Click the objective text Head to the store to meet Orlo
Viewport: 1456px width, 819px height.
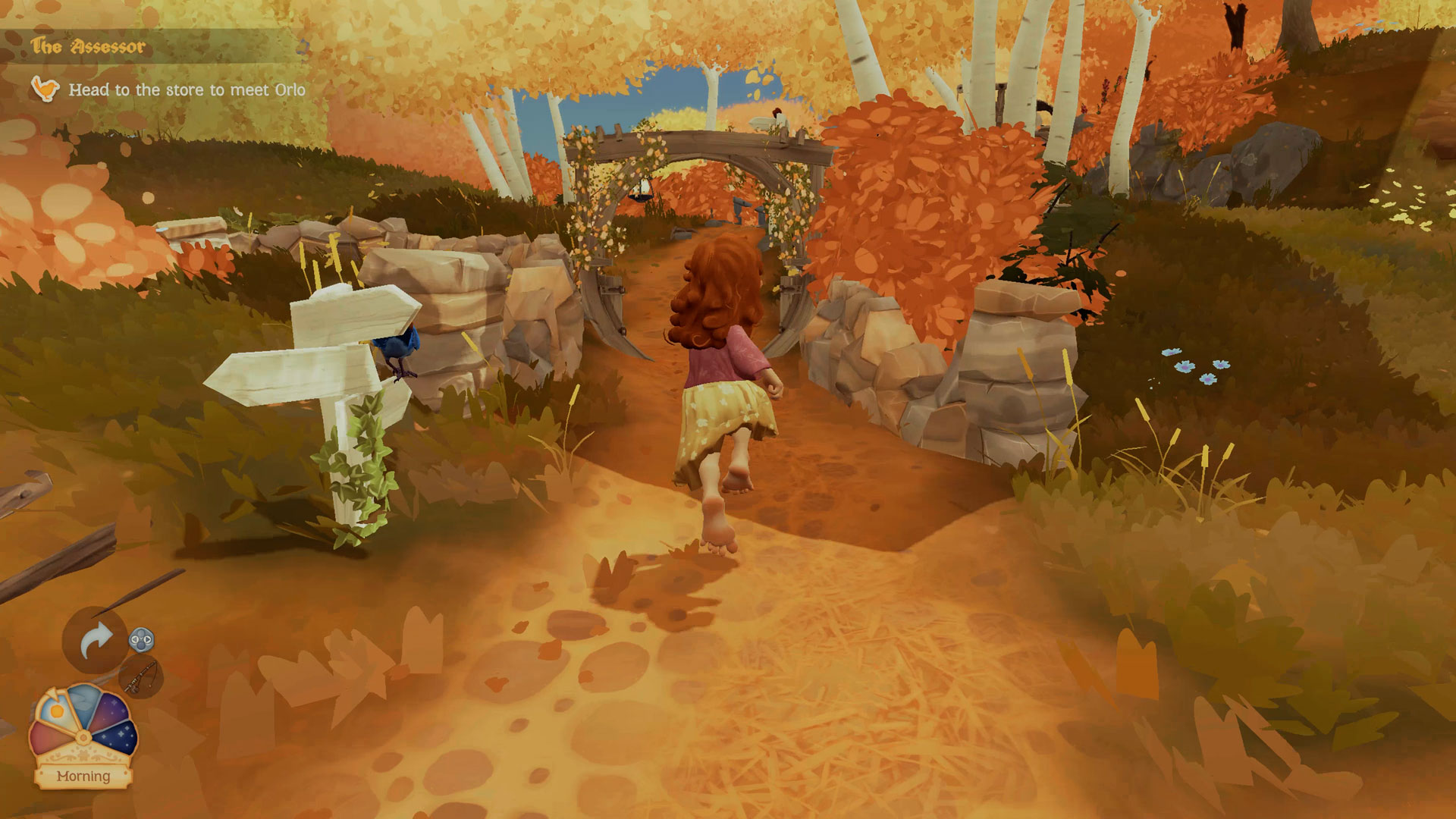[187, 89]
